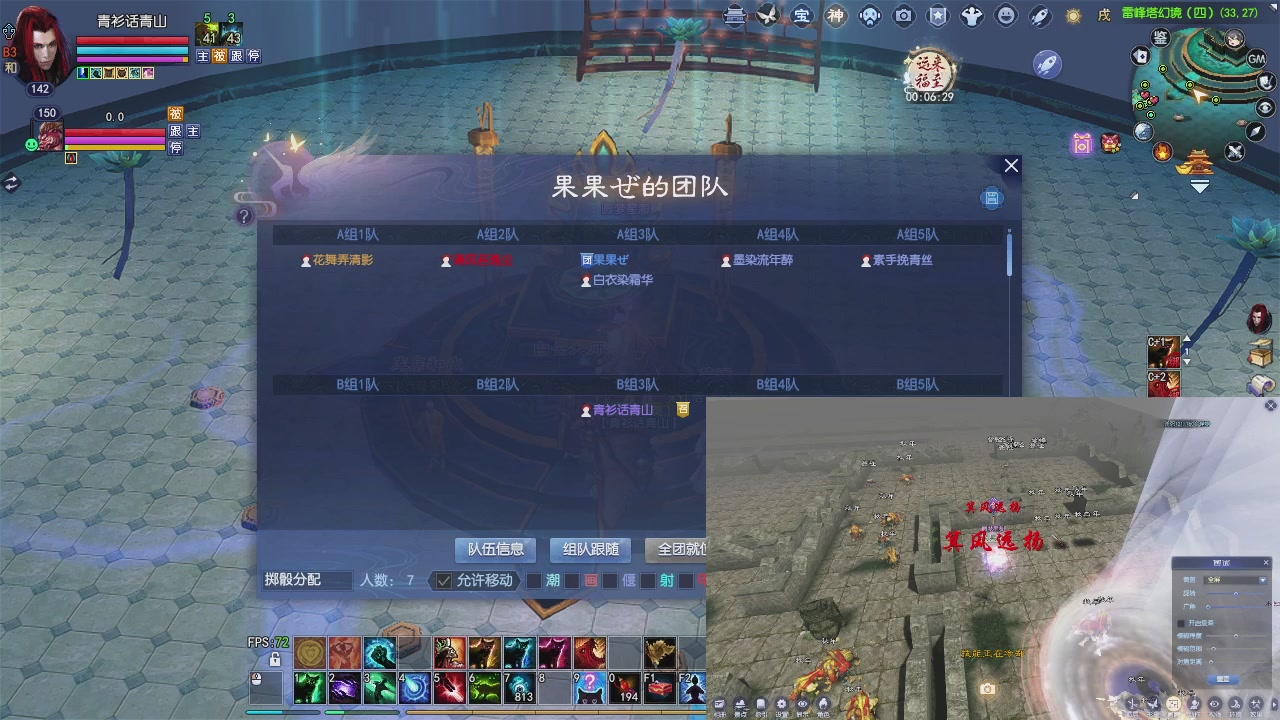Image resolution: width=1280 pixels, height=720 pixels.
Task: Switch to the A组3队 tab
Action: click(x=636, y=233)
